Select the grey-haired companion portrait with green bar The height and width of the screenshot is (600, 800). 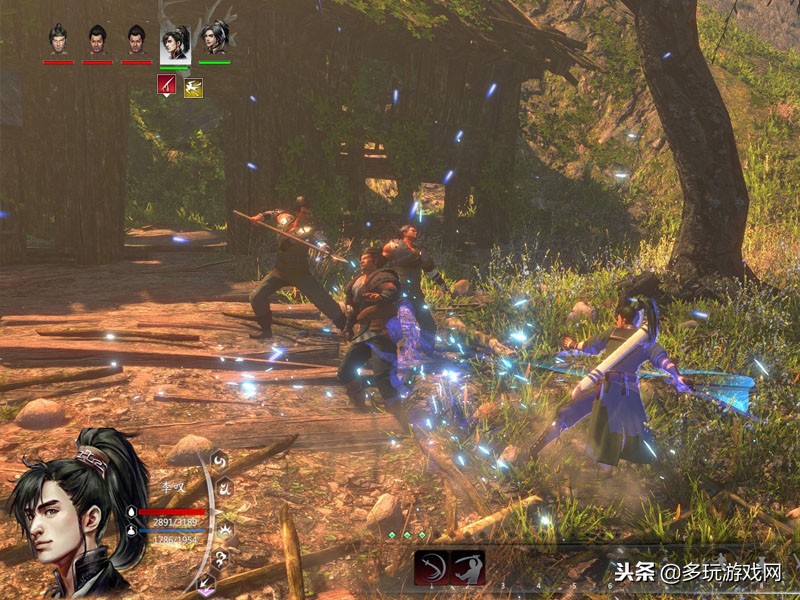coord(214,40)
